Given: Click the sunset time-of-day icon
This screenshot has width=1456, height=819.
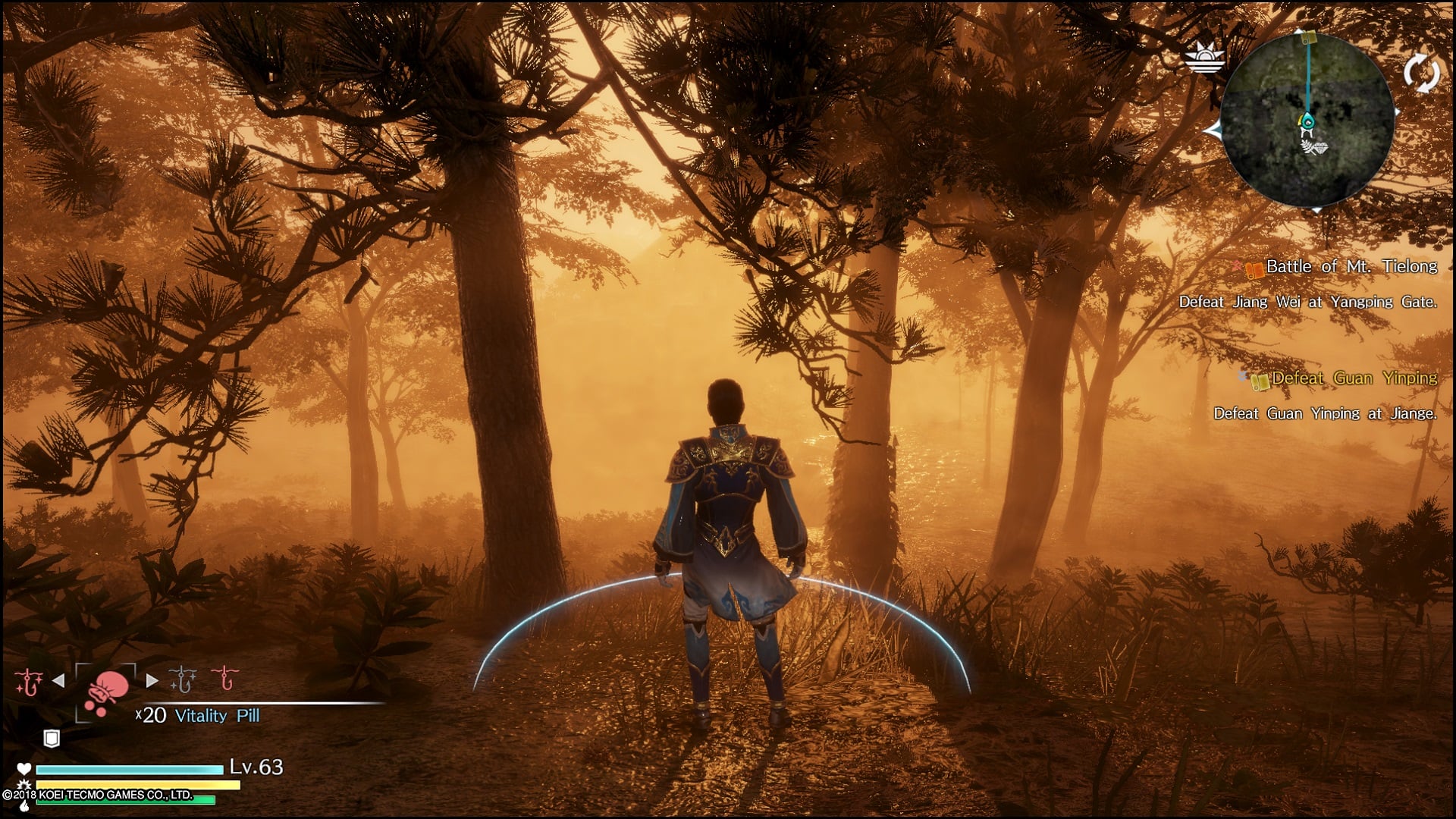Looking at the screenshot, I should click(1204, 58).
